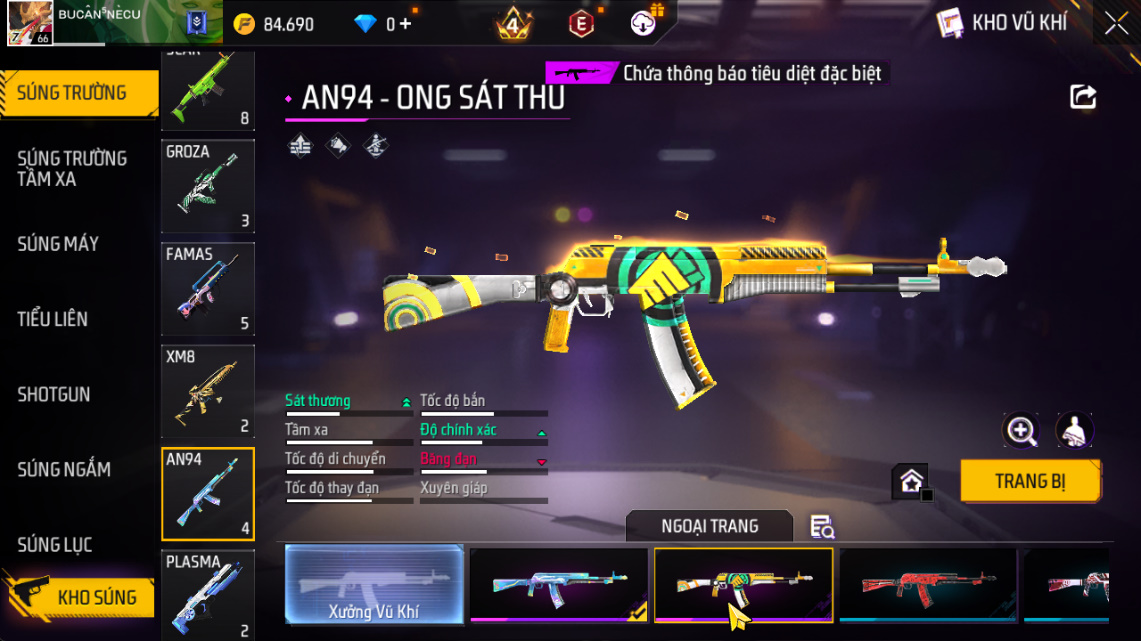Select the FAMAS weapon tile
Viewport: 1141px width, 641px height.
(208, 289)
